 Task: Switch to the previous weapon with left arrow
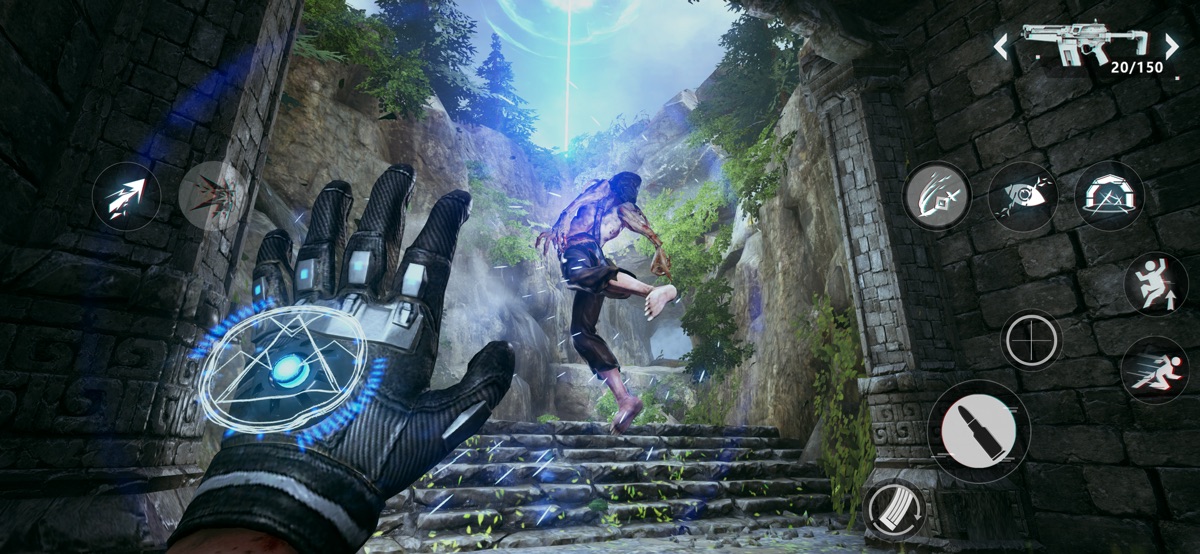[1000, 45]
